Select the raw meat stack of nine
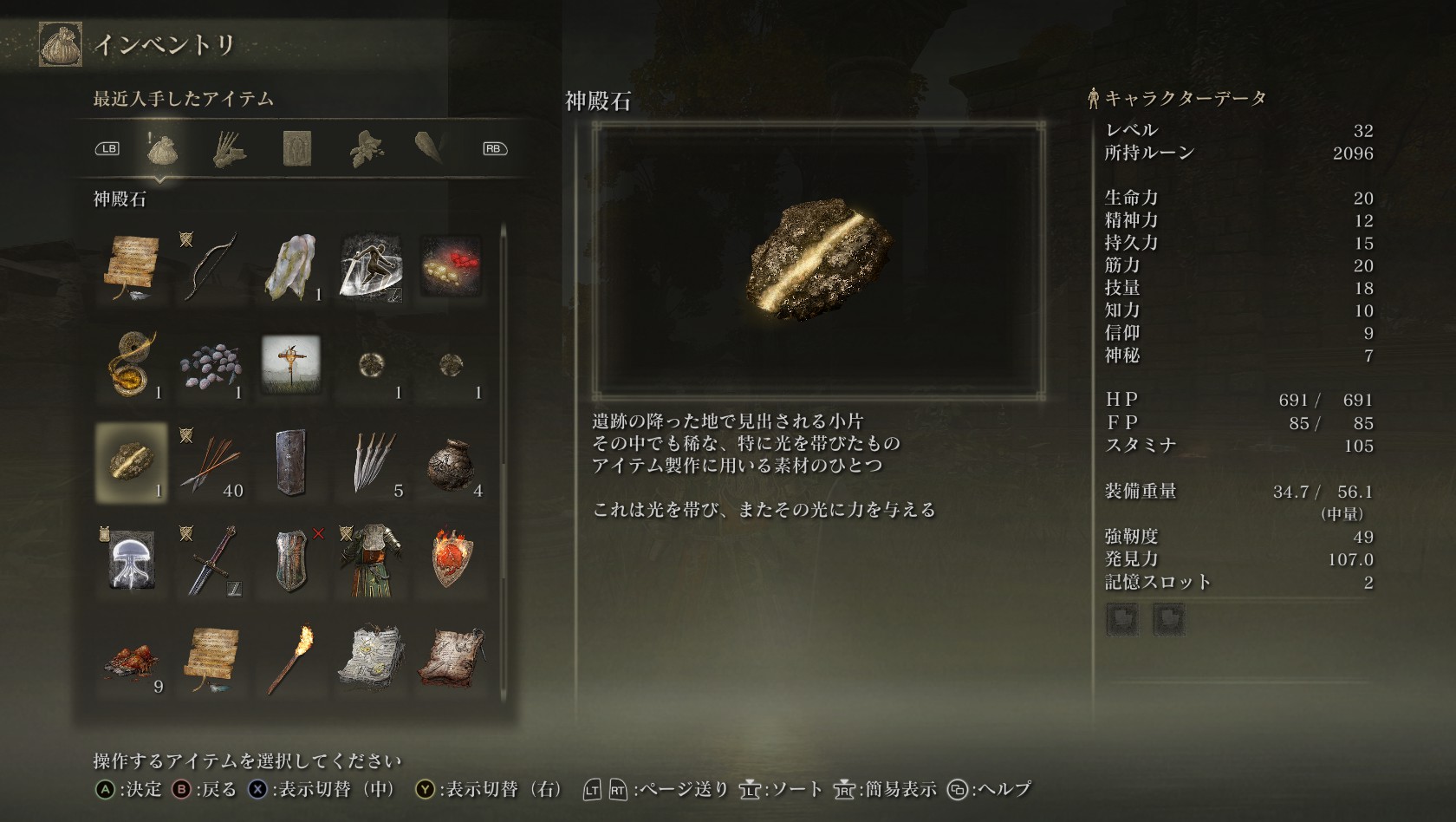This screenshot has width=1456, height=822. (x=131, y=659)
